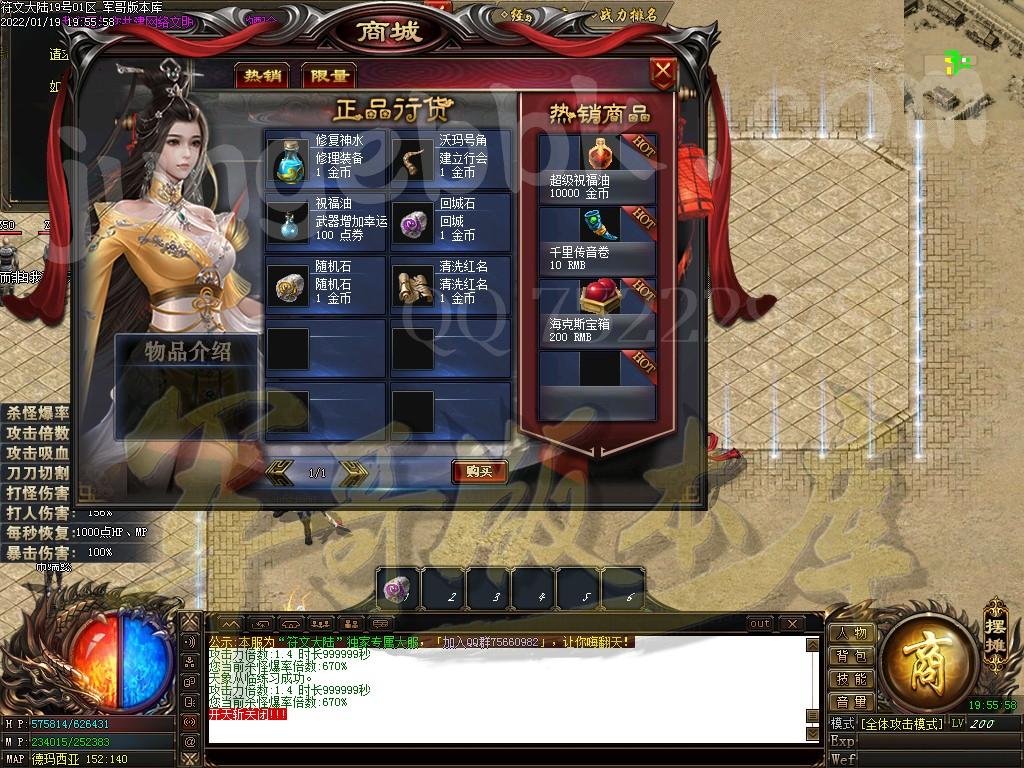Viewport: 1024px width, 768px height.
Task: Select the 清洗红名 scroll item
Action: (412, 287)
